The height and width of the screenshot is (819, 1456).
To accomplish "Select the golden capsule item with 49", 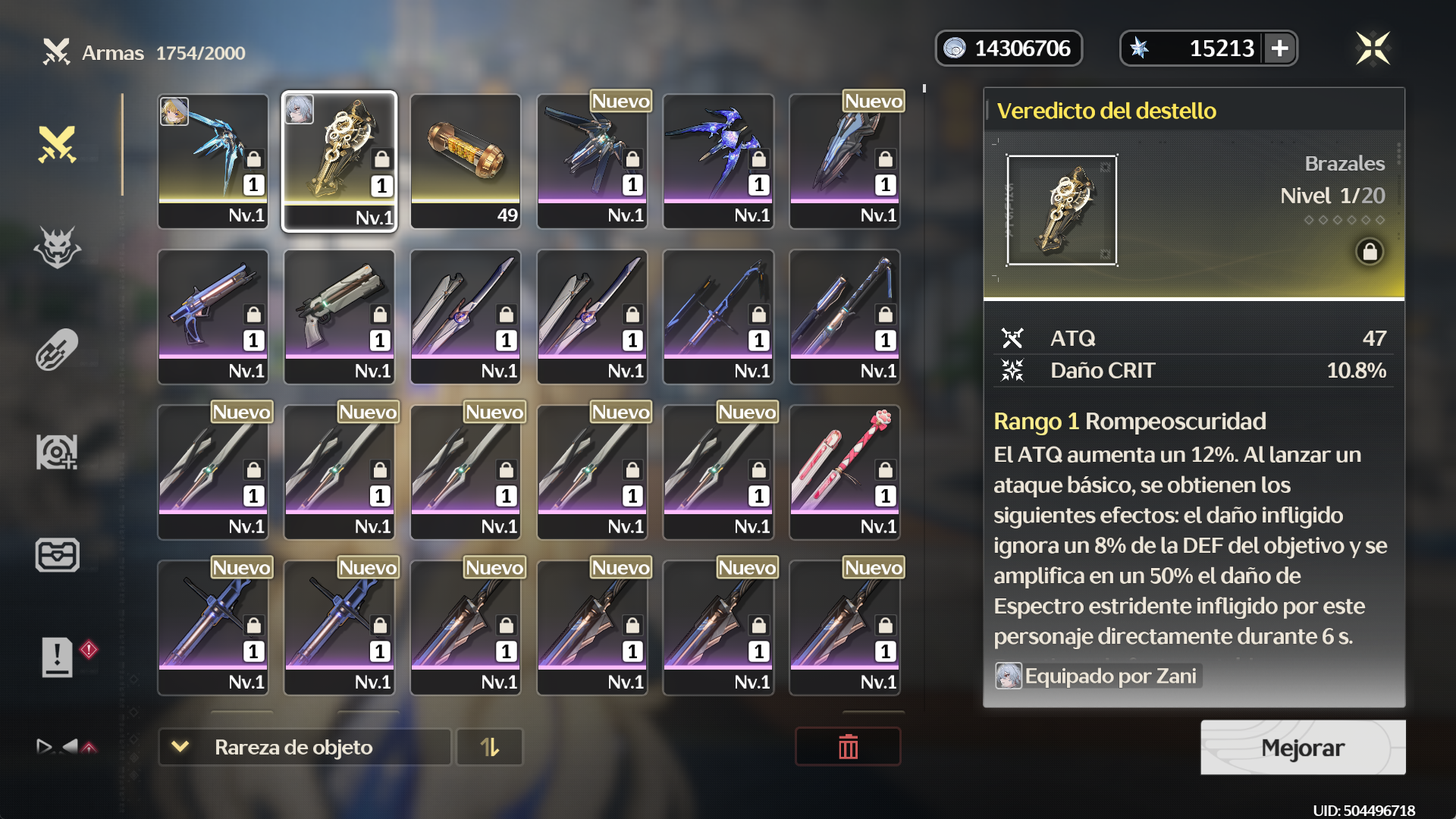I will 466,161.
